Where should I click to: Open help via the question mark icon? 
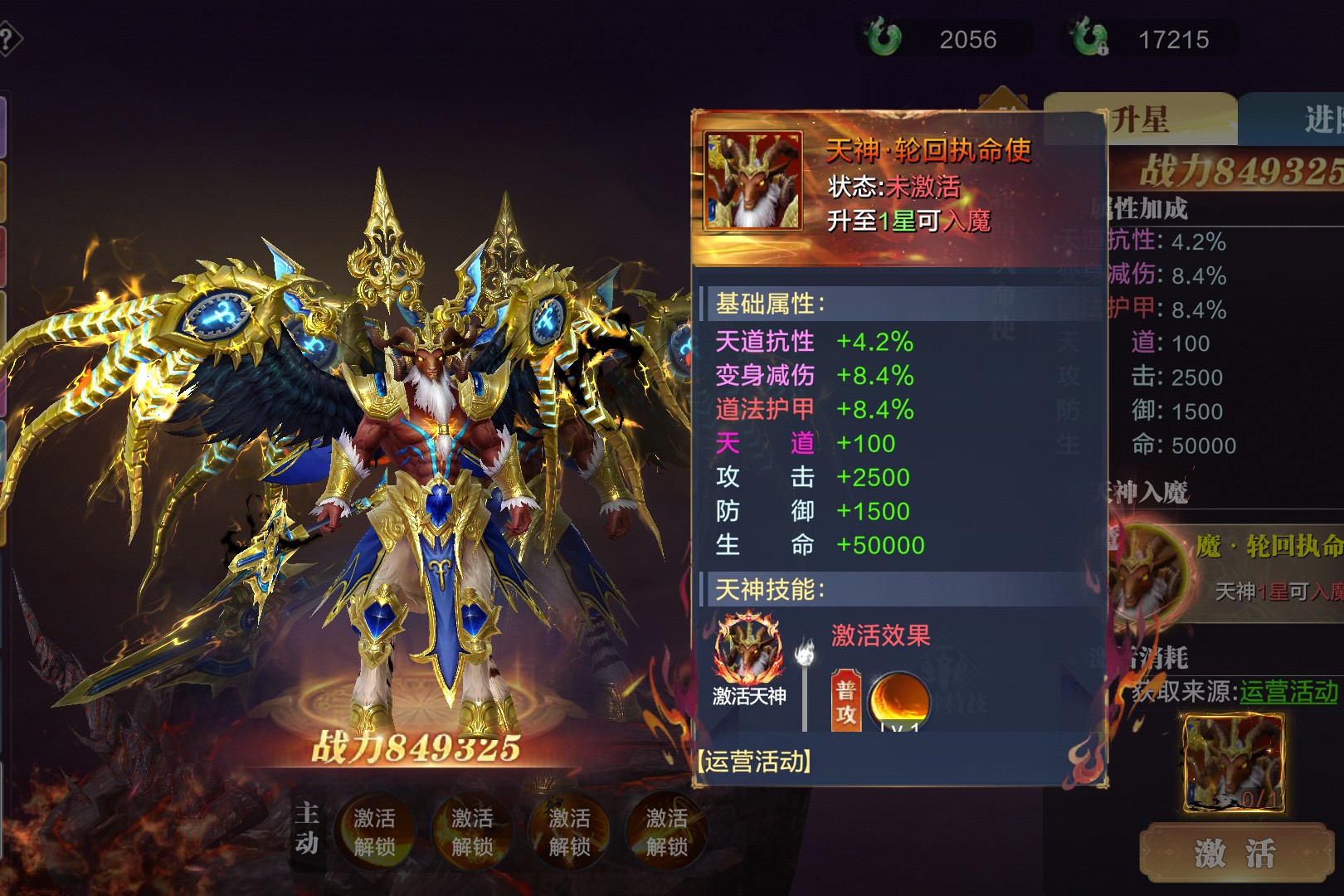[8, 39]
